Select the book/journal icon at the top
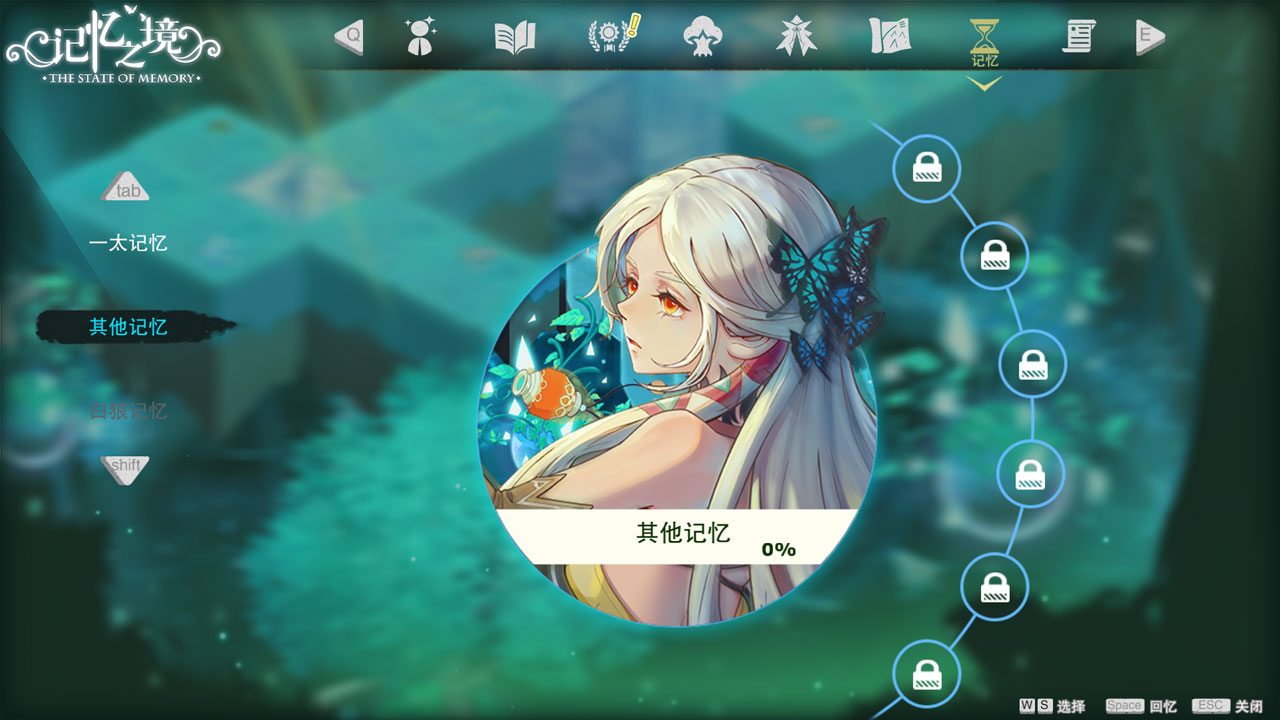This screenshot has width=1280, height=720. click(513, 38)
